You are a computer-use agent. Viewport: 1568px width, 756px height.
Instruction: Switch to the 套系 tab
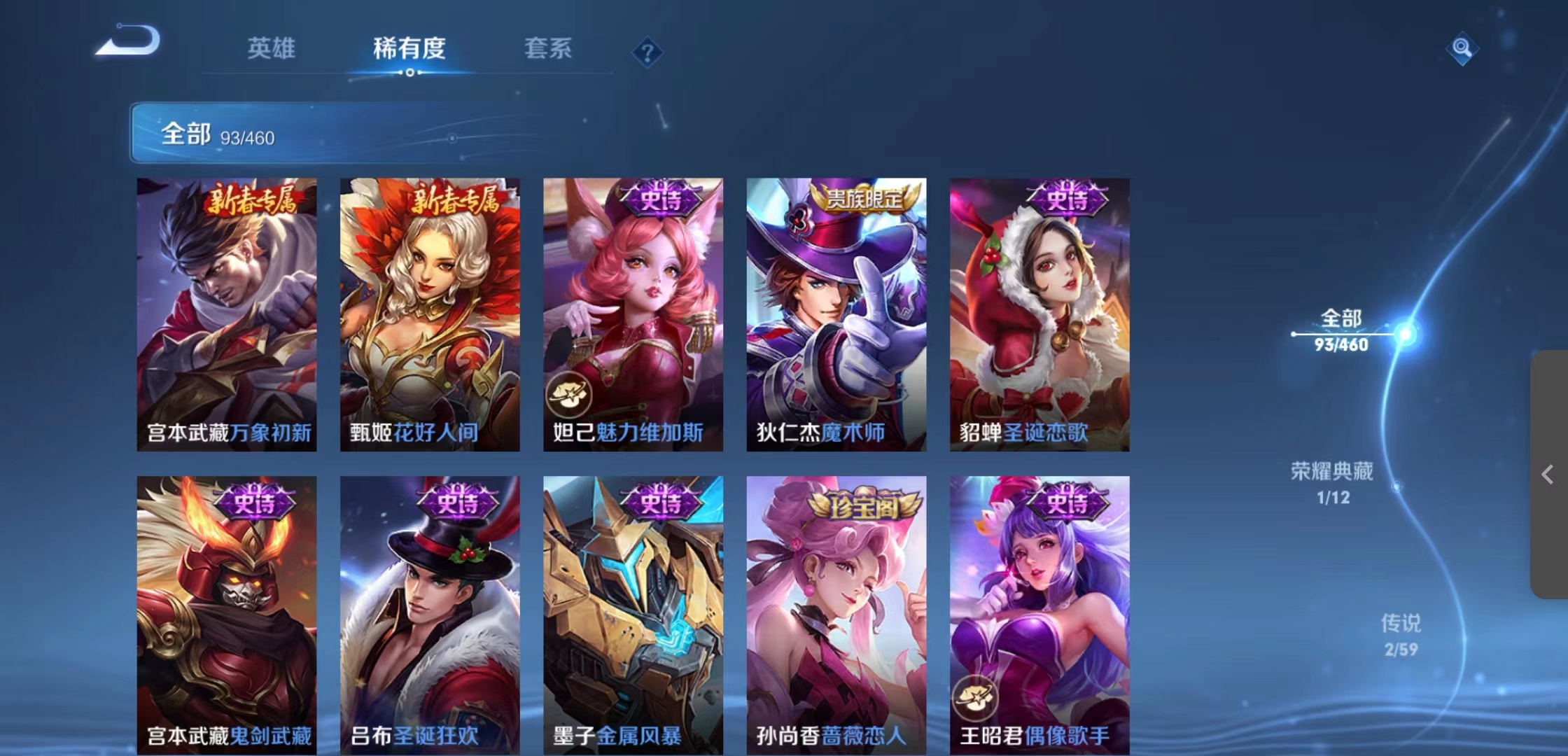549,49
